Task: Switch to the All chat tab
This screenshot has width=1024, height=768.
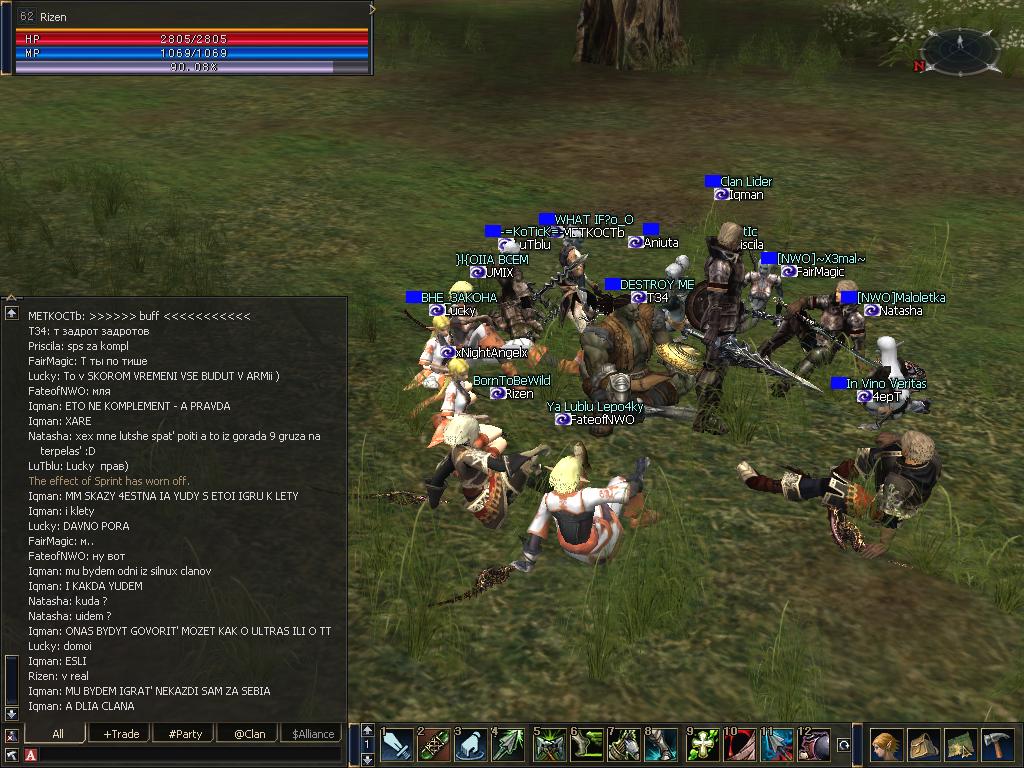Action: 57,733
